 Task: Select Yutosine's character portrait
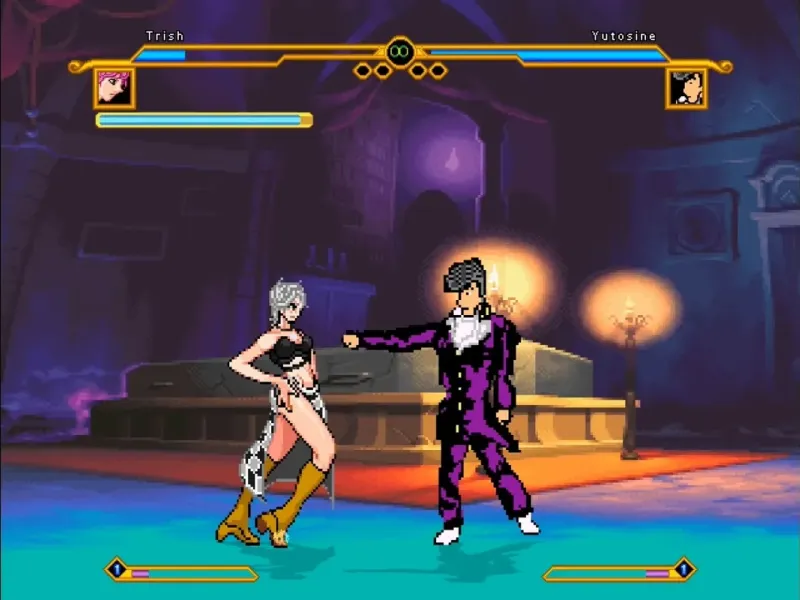click(686, 88)
